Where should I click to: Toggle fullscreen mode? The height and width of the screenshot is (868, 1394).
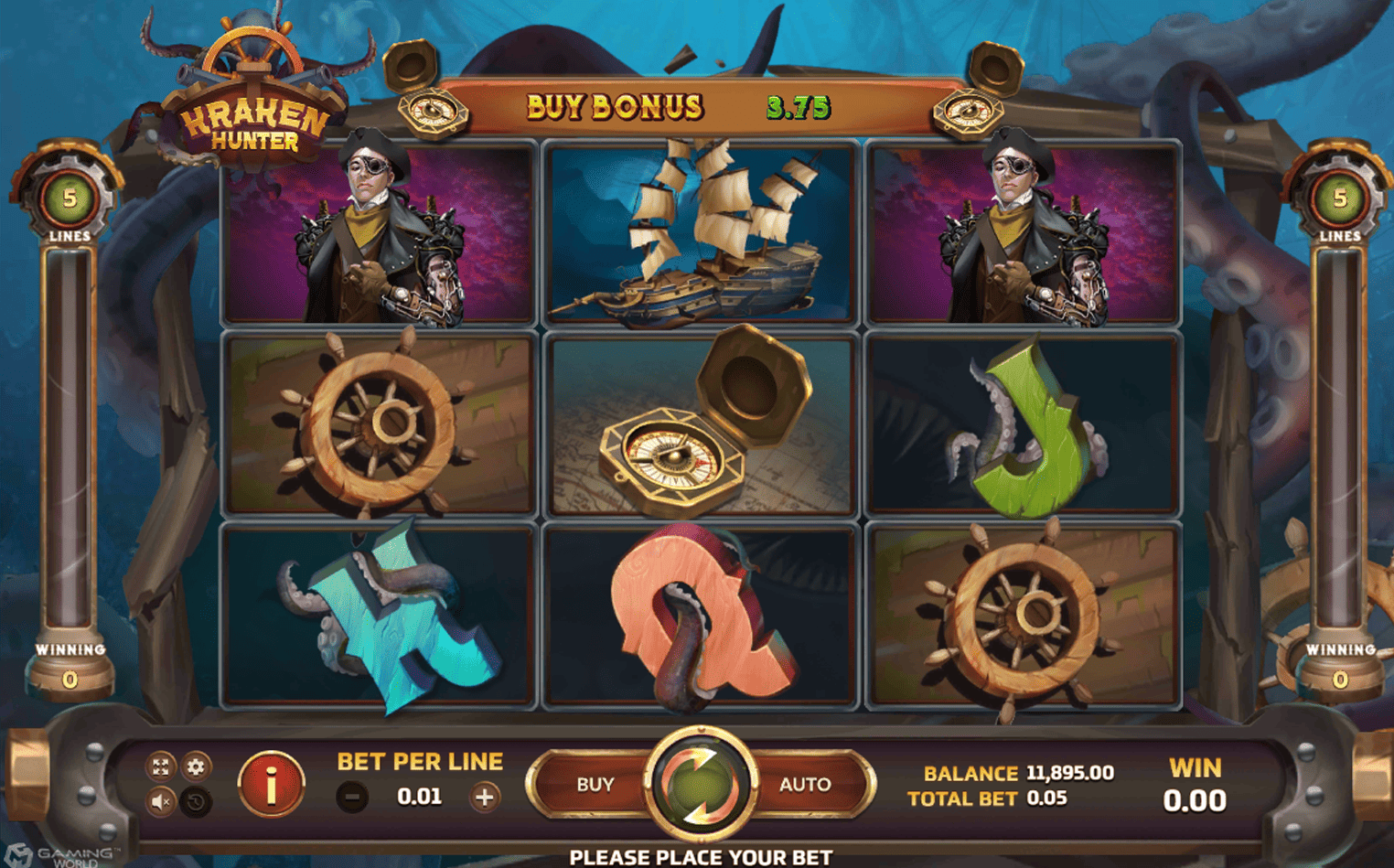tap(162, 767)
